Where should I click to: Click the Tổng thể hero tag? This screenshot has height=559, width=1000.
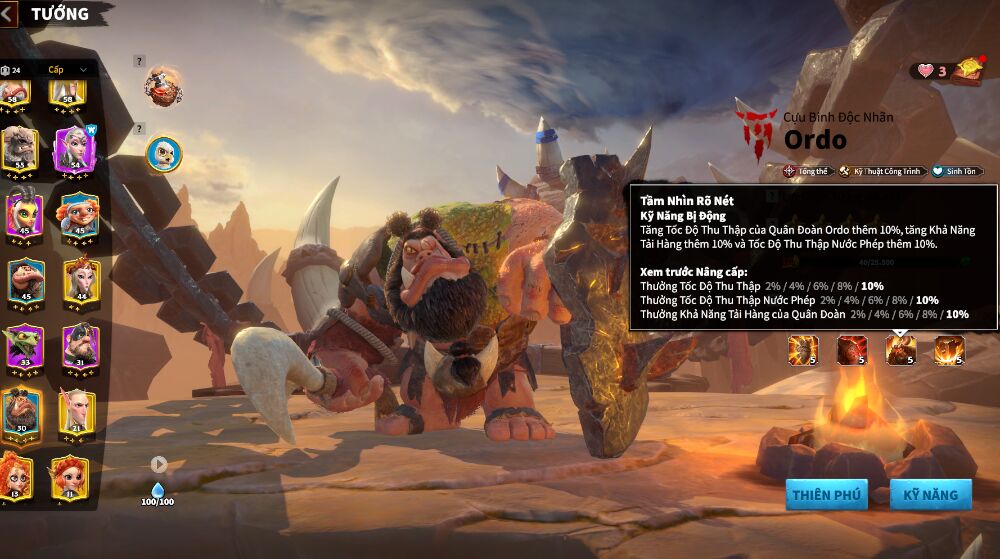point(807,171)
